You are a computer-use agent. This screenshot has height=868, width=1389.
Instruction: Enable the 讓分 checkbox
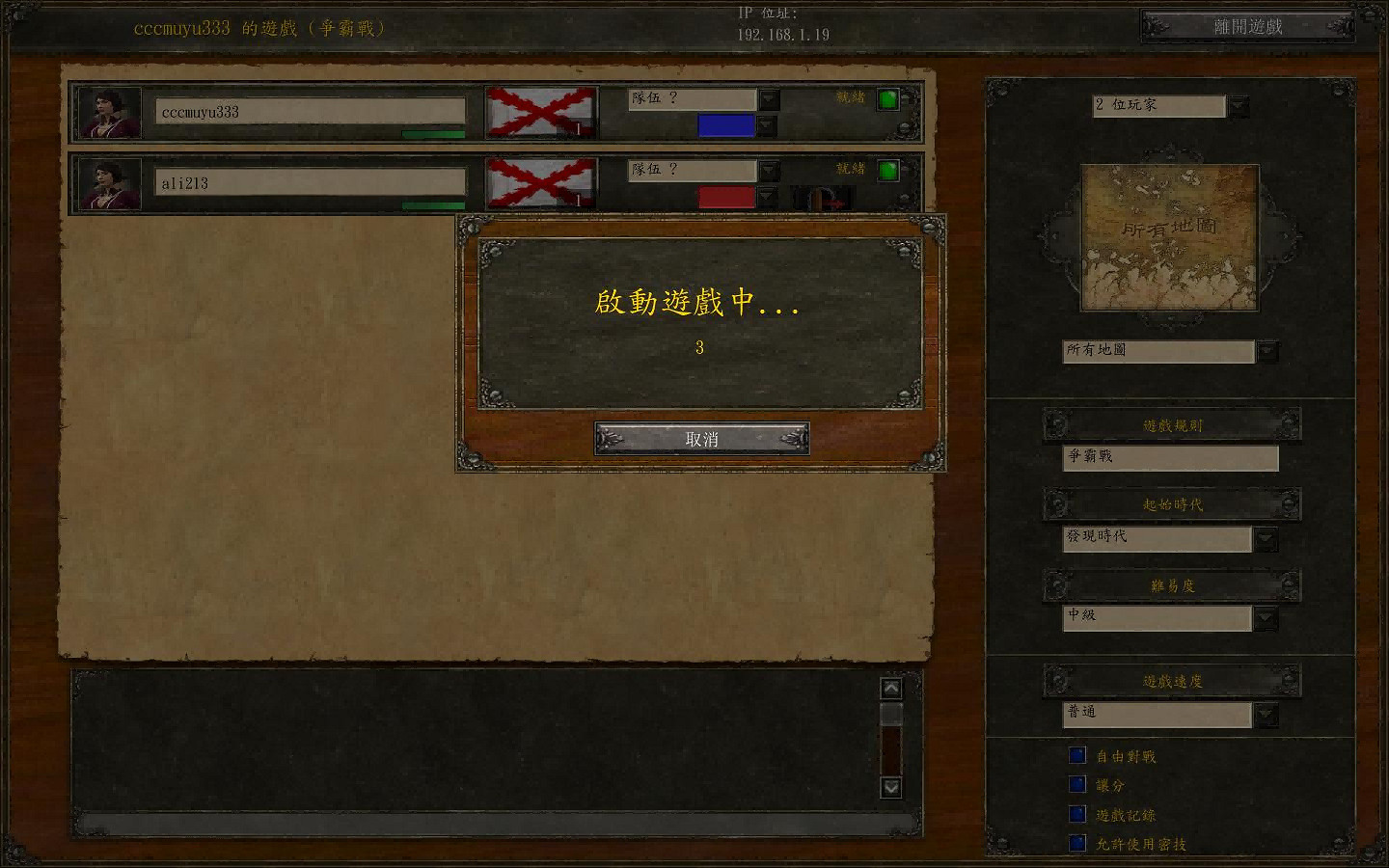point(1076,784)
